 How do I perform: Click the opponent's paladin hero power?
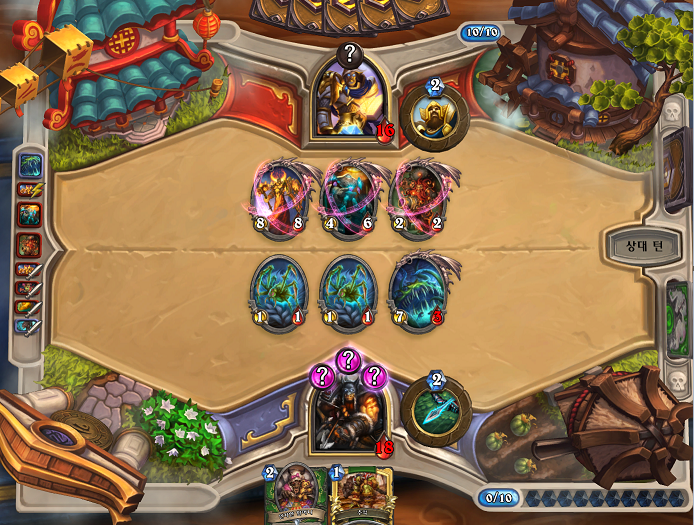click(x=435, y=113)
